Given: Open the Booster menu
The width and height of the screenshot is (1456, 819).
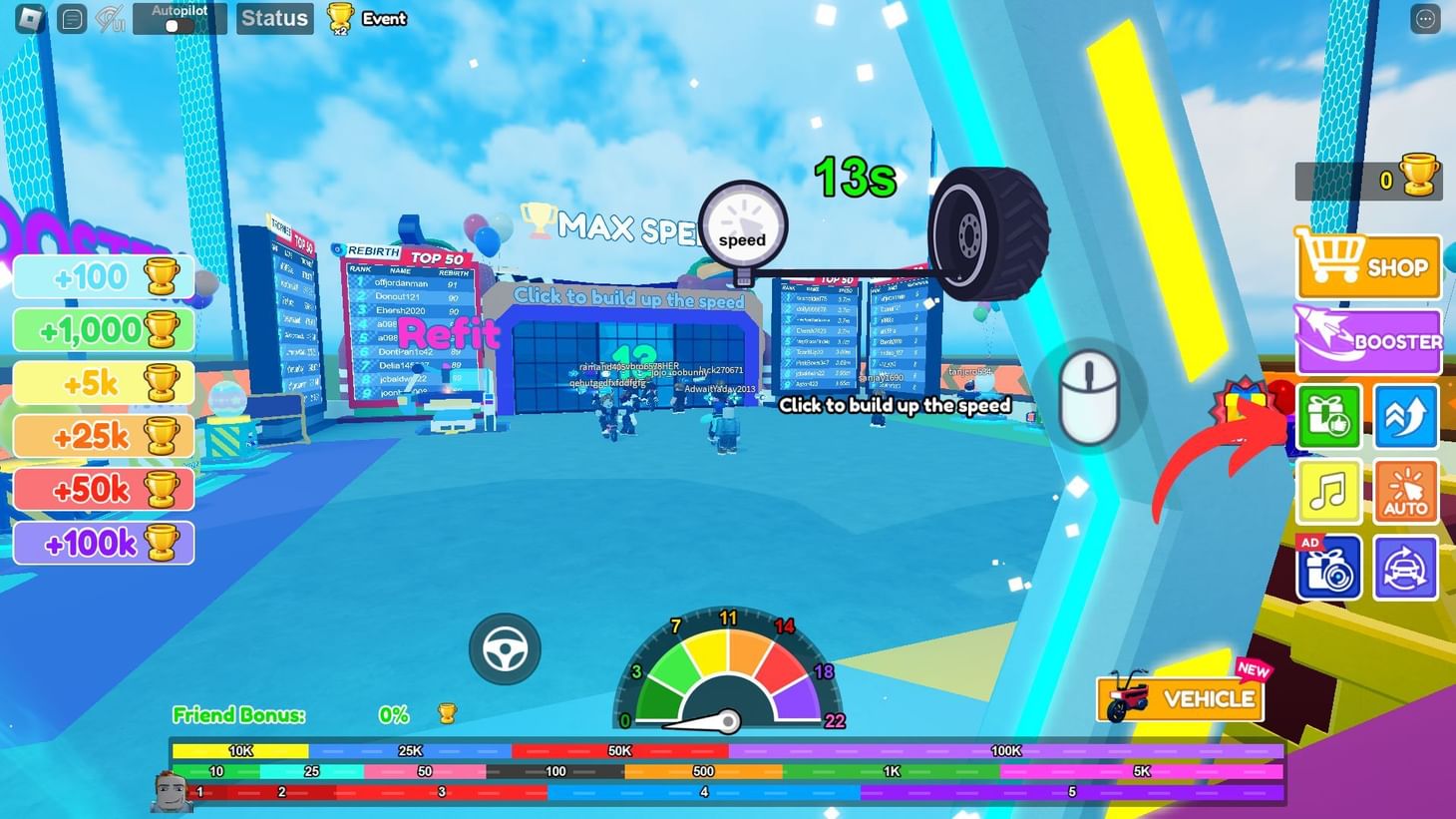Looking at the screenshot, I should coord(1367,340).
